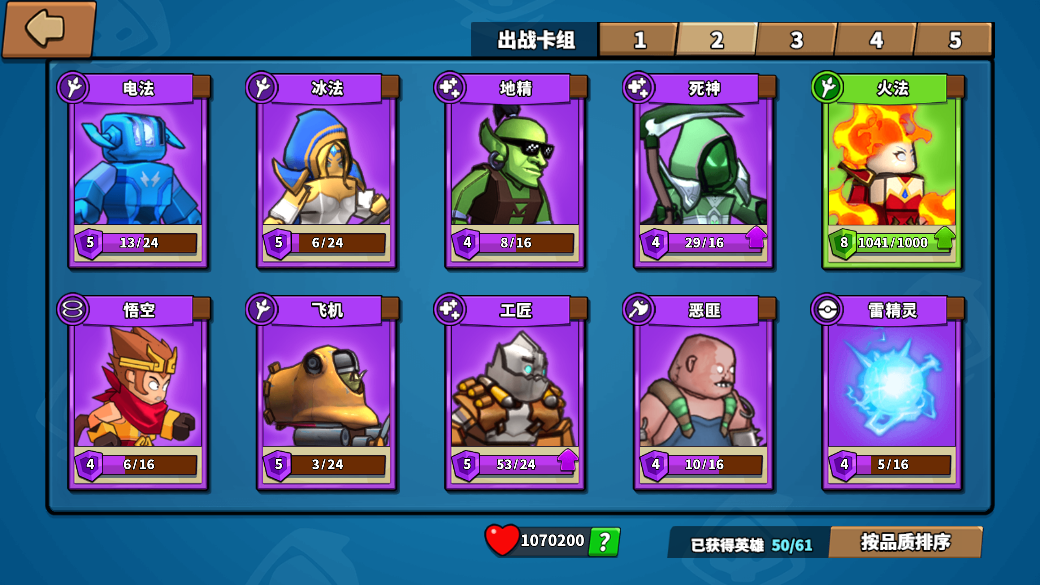Choose the 火法 fire mage card
Screen dimensions: 1040x585
892,170
